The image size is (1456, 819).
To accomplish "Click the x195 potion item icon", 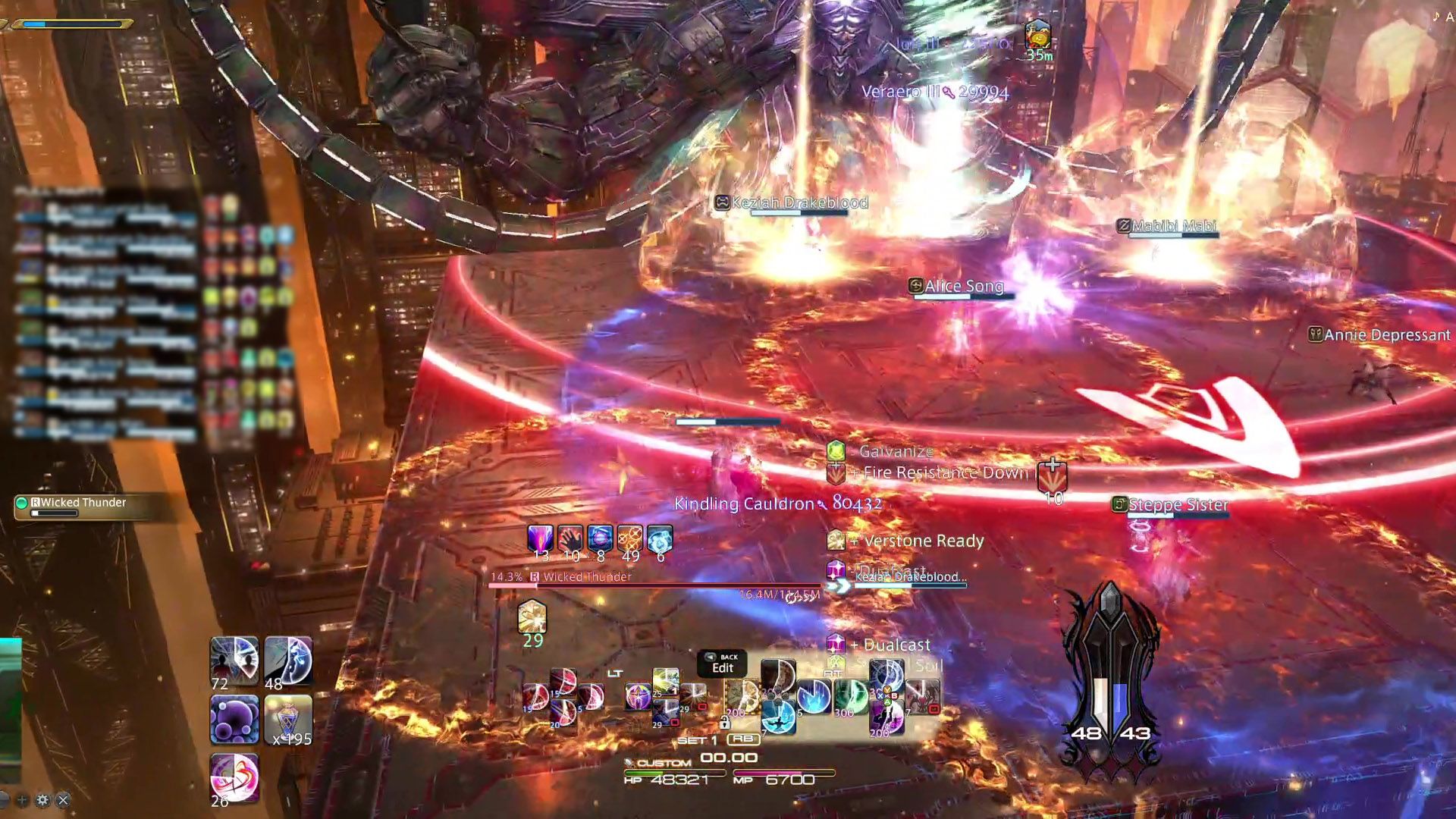I will 288,720.
